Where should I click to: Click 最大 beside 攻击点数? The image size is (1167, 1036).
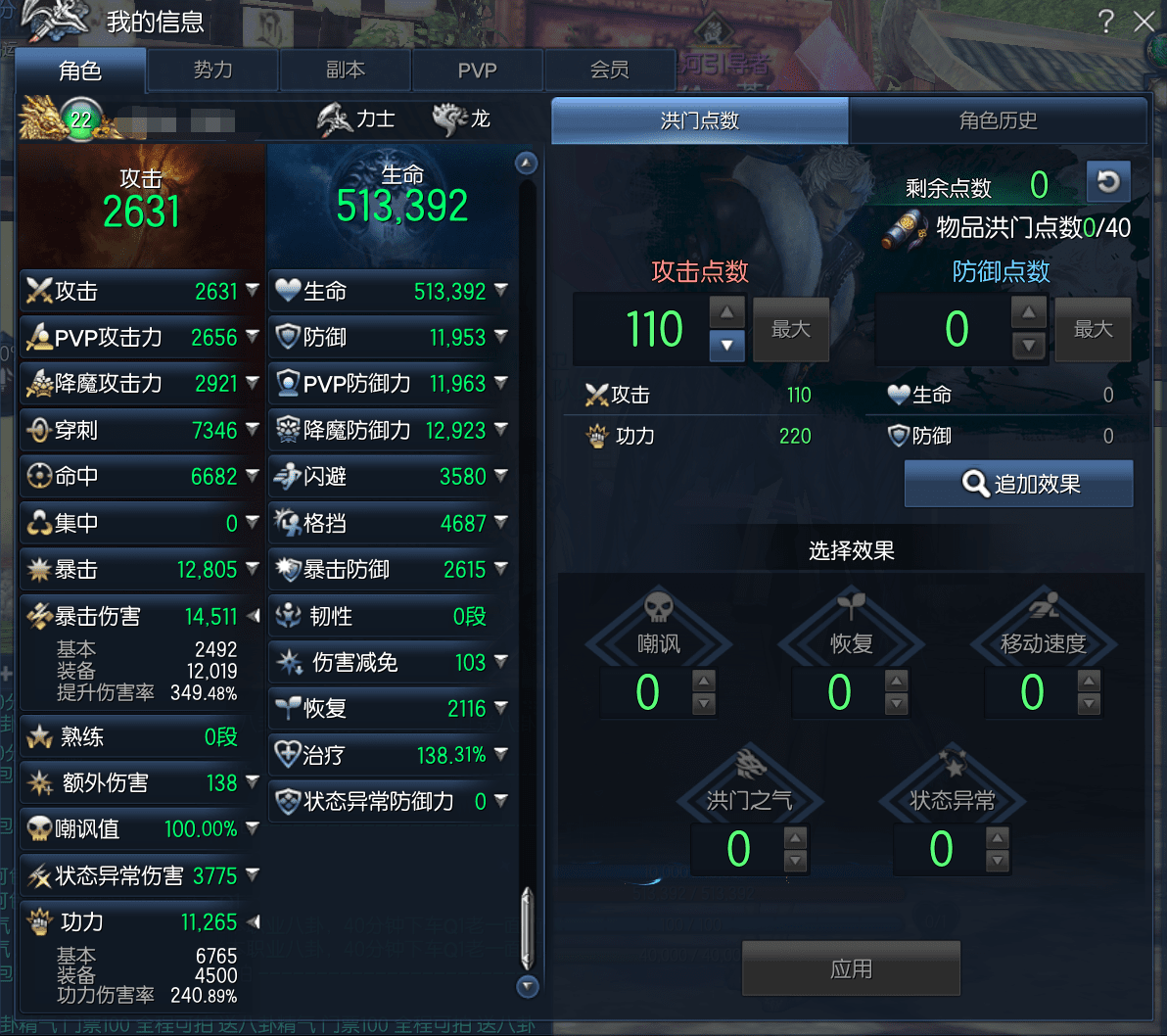(x=791, y=330)
